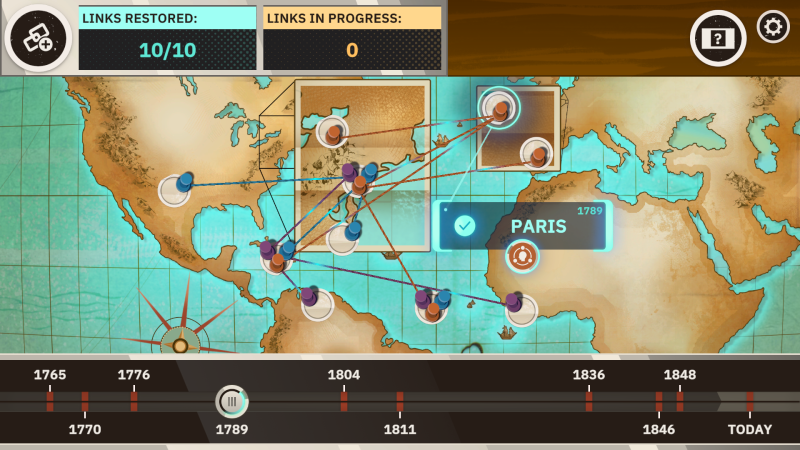800x450 pixels.
Task: Click the orange emblem under Paris label
Action: click(521, 256)
